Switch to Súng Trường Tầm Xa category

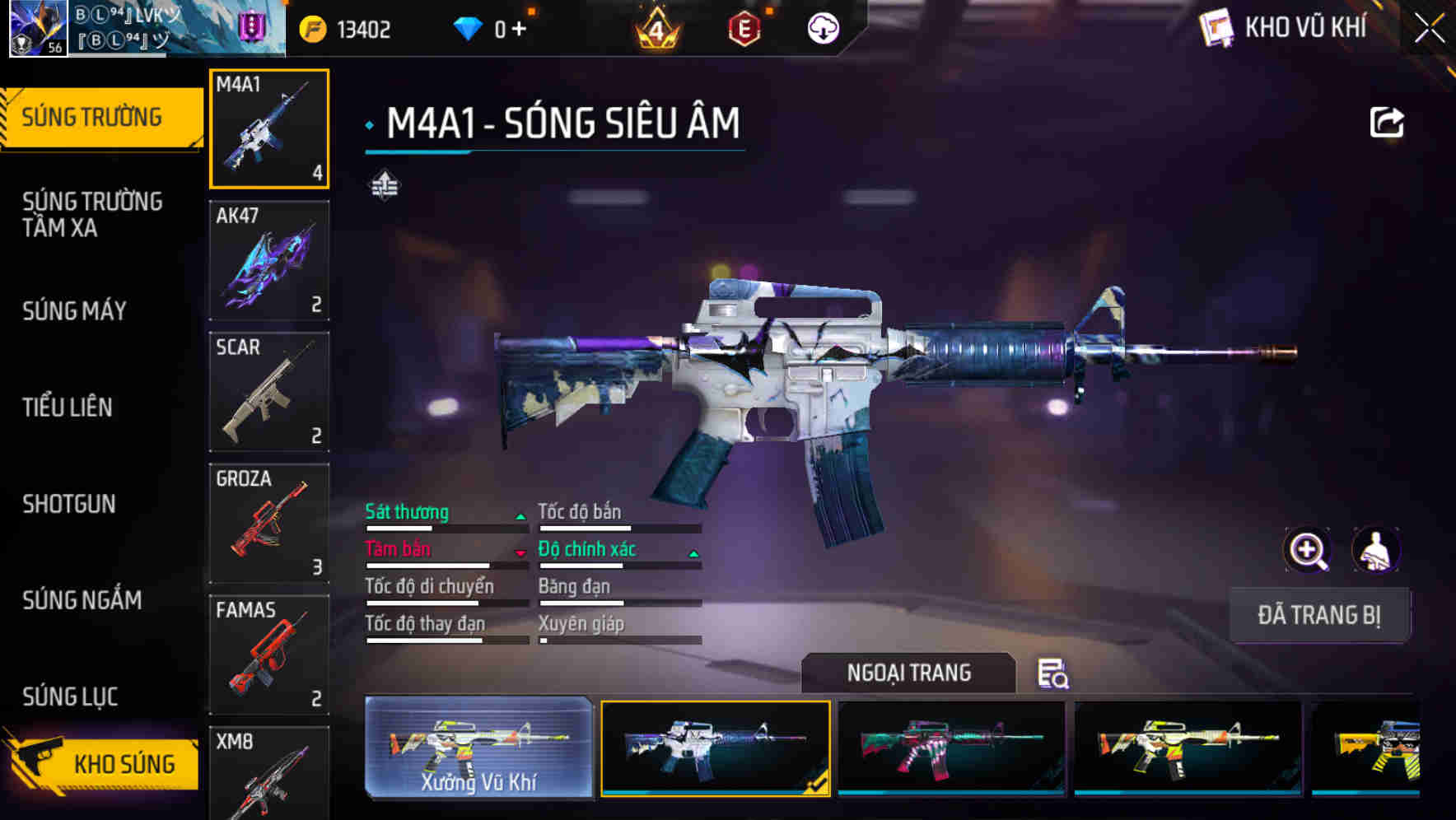[x=92, y=214]
